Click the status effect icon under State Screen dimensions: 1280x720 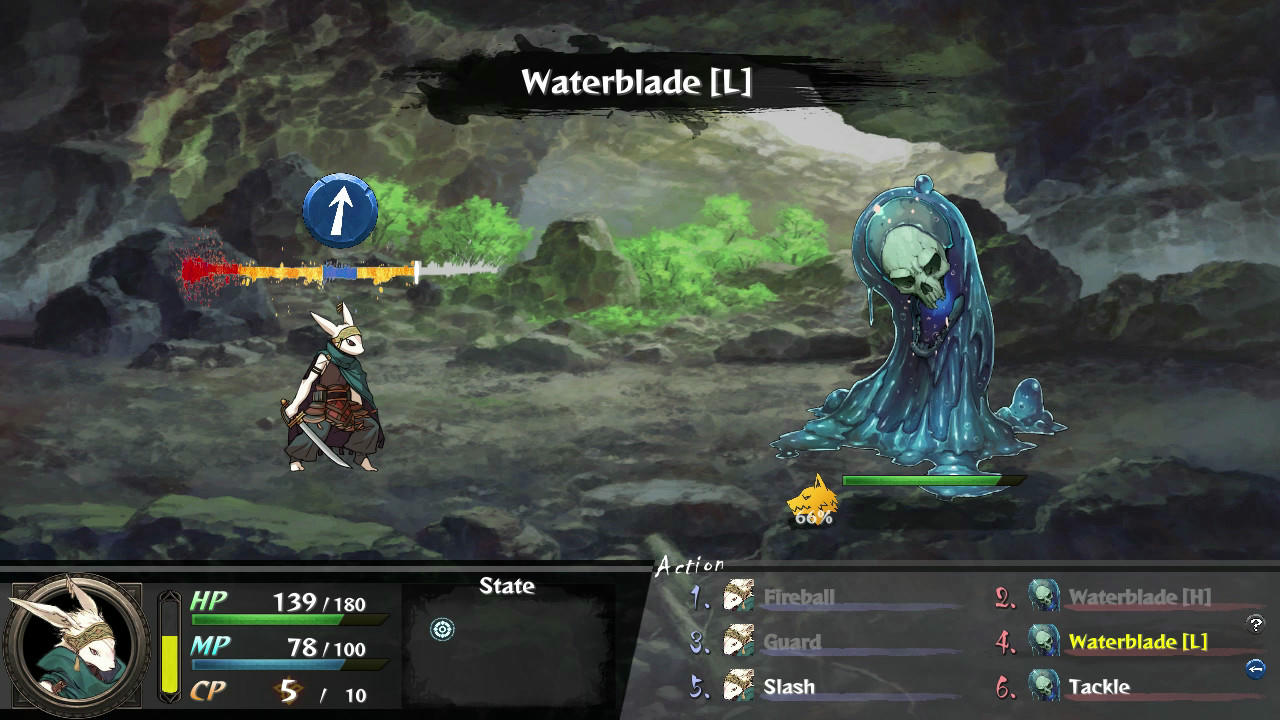(440, 630)
